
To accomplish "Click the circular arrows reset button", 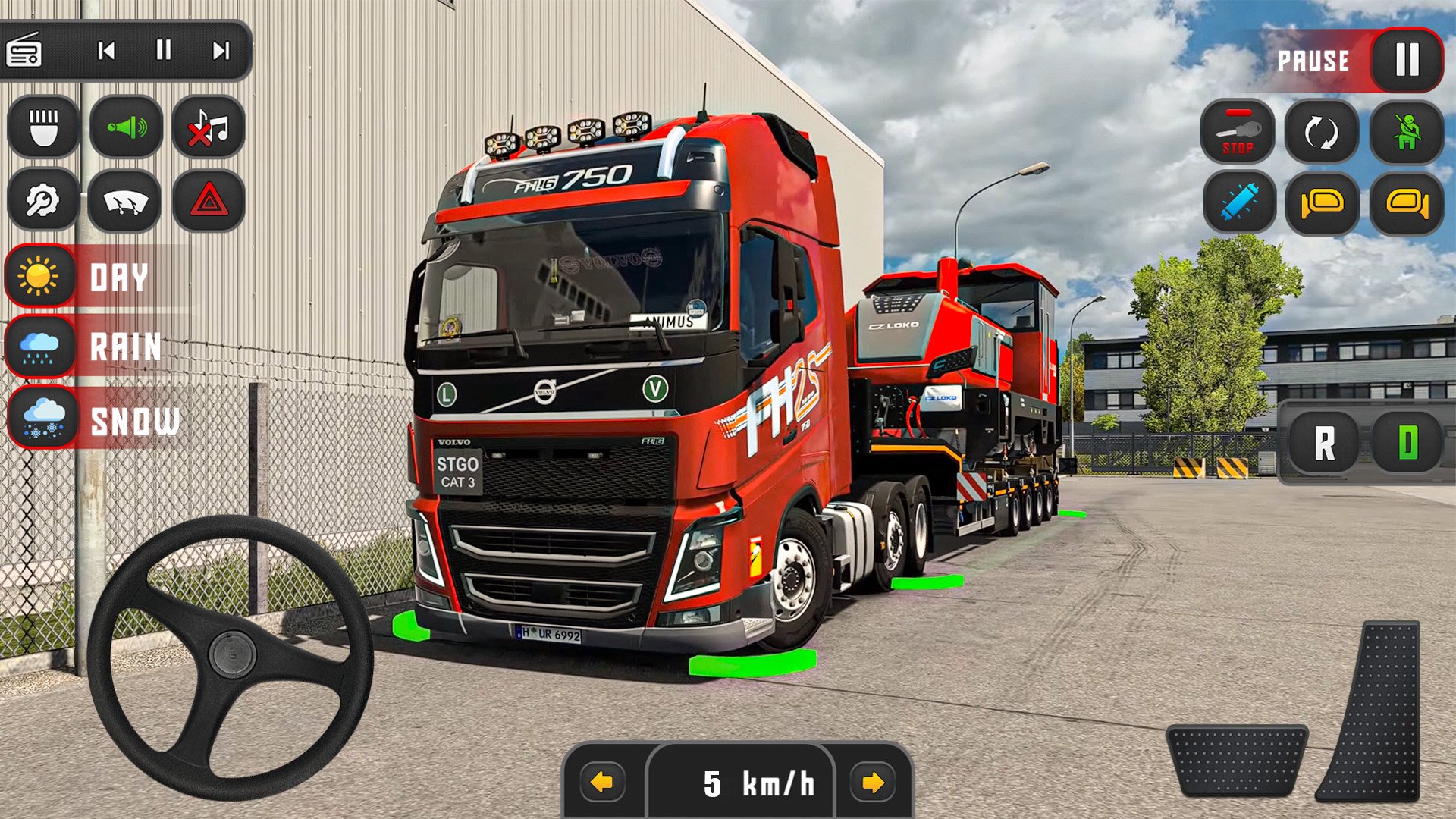I will tap(1321, 132).
